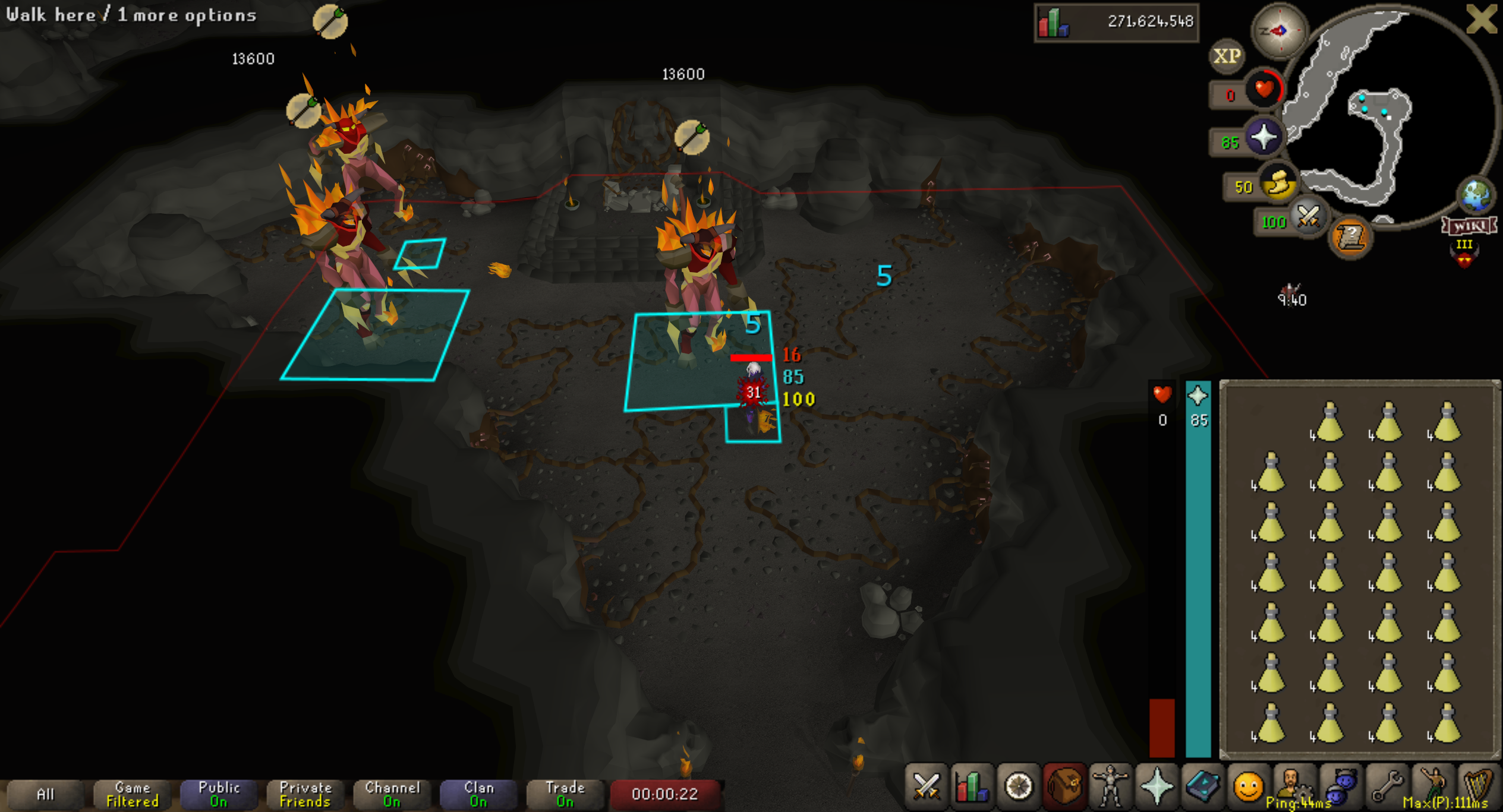Image resolution: width=1503 pixels, height=812 pixels.
Task: Open the Prayer tab
Action: pos(1157,786)
